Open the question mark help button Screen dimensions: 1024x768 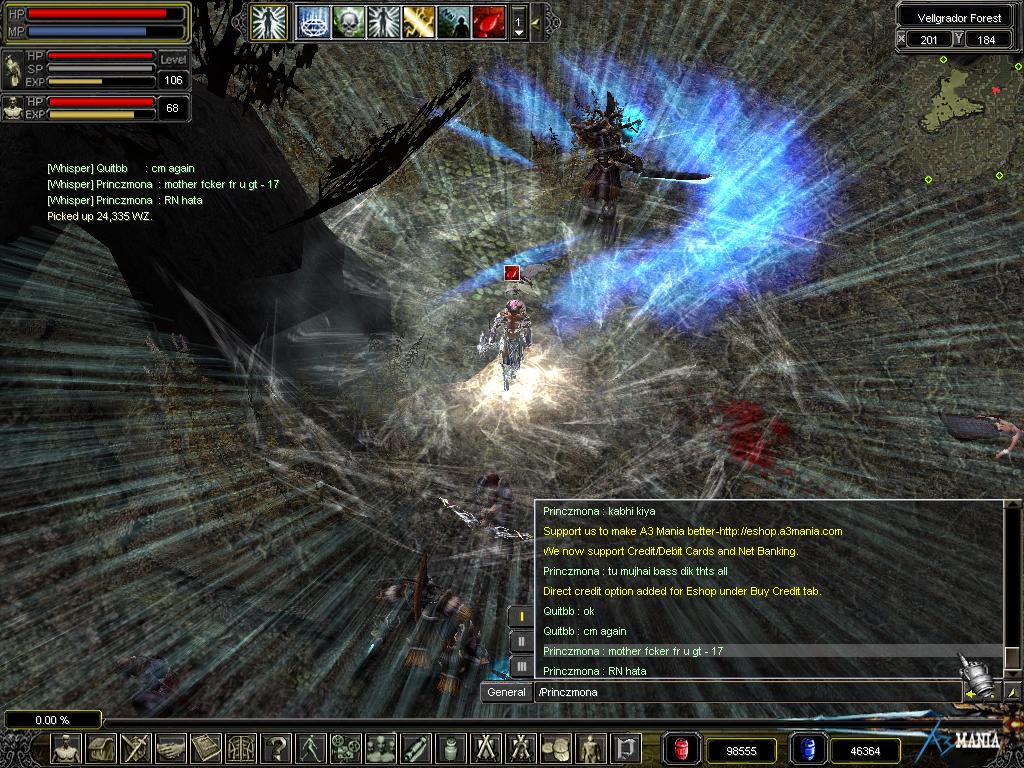pyautogui.click(x=278, y=748)
